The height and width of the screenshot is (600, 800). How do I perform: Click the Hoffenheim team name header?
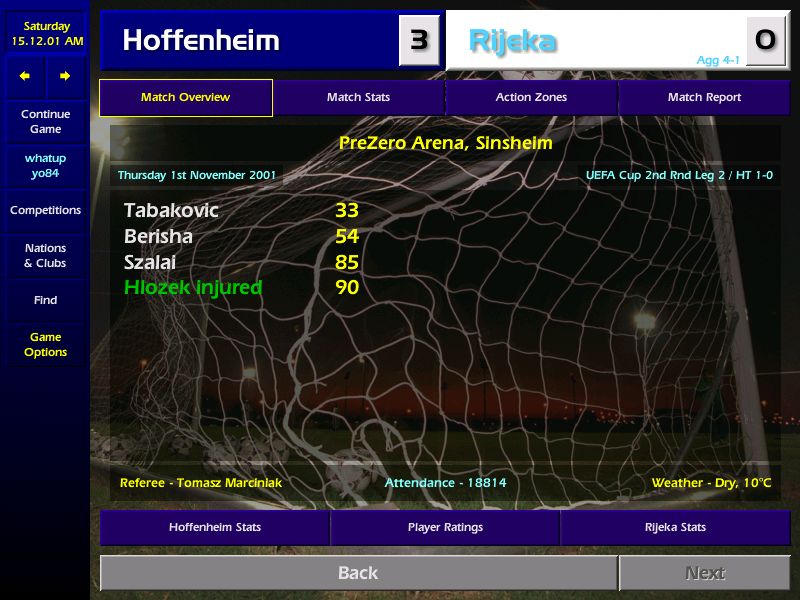click(x=201, y=40)
